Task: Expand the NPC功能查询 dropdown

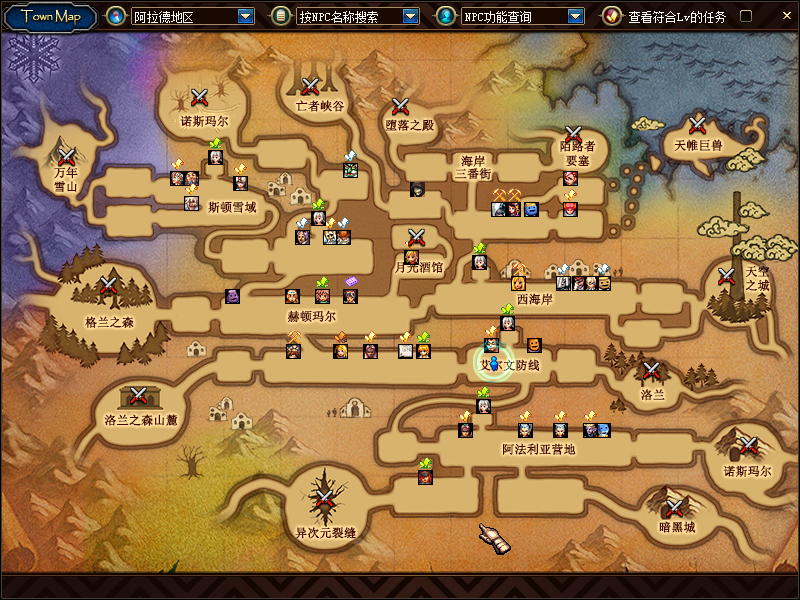Action: coord(575,16)
